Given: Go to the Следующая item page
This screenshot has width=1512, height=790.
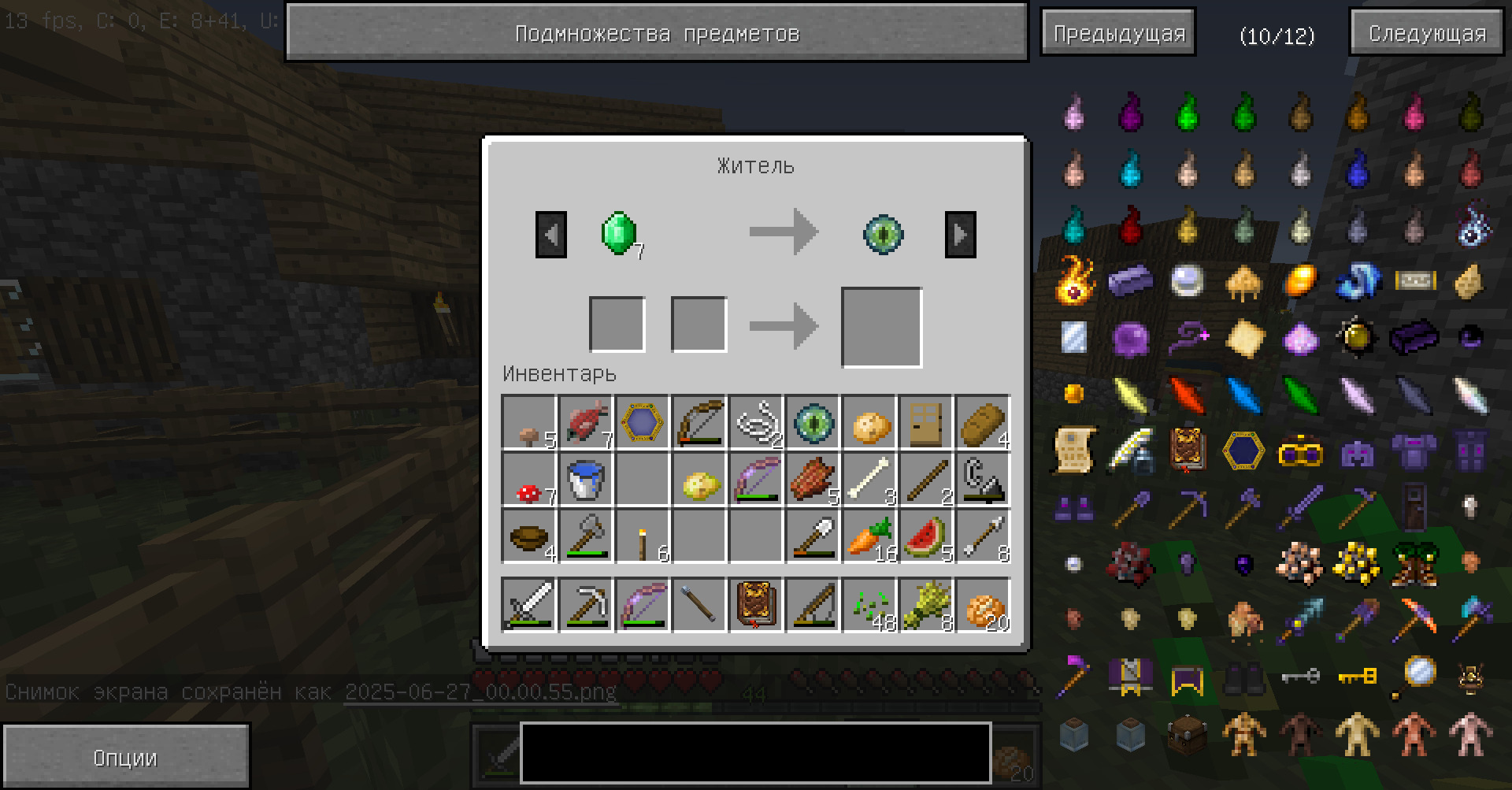Looking at the screenshot, I should click(x=1427, y=33).
